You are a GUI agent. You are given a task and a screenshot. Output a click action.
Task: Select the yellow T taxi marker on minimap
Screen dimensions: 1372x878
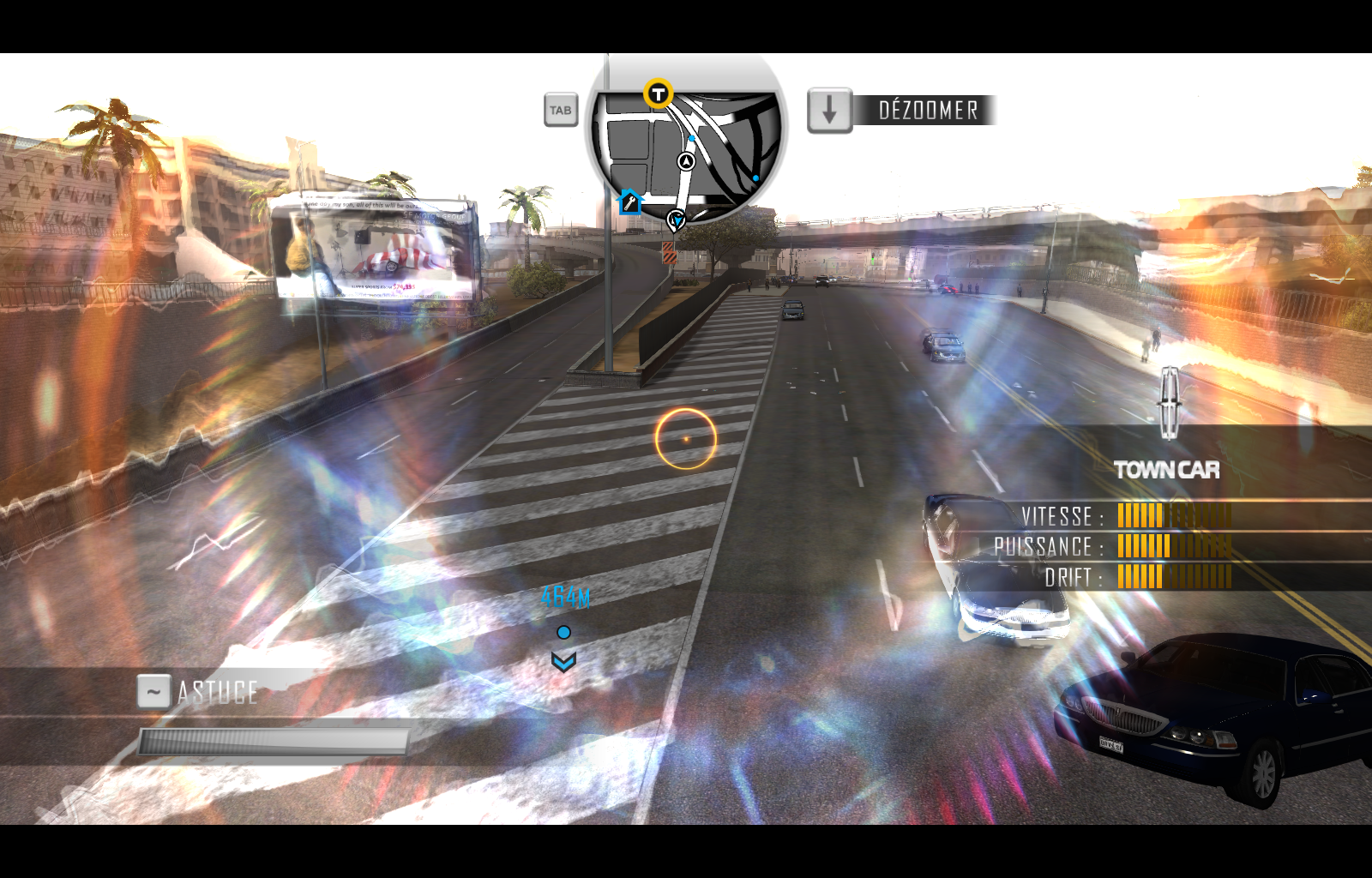coord(657,94)
